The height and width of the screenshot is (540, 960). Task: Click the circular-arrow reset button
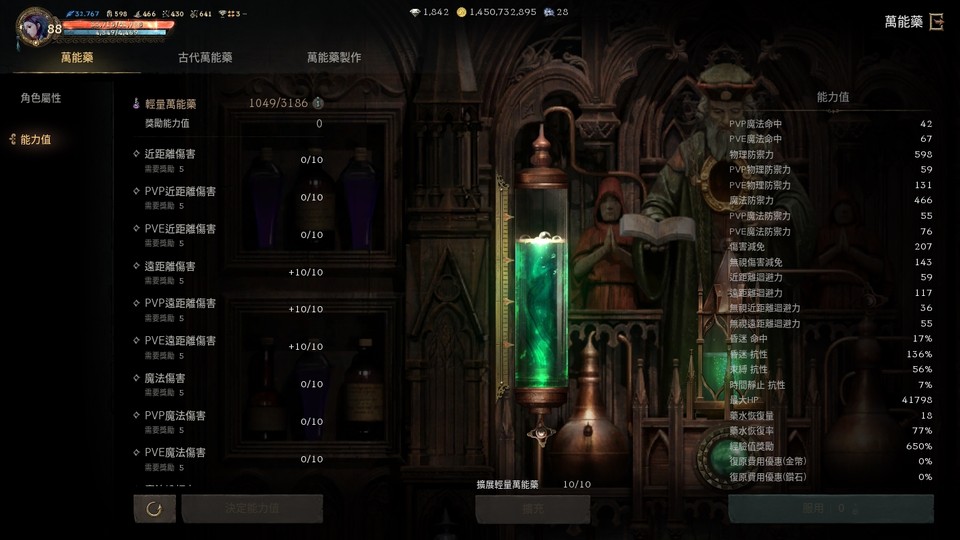[154, 509]
